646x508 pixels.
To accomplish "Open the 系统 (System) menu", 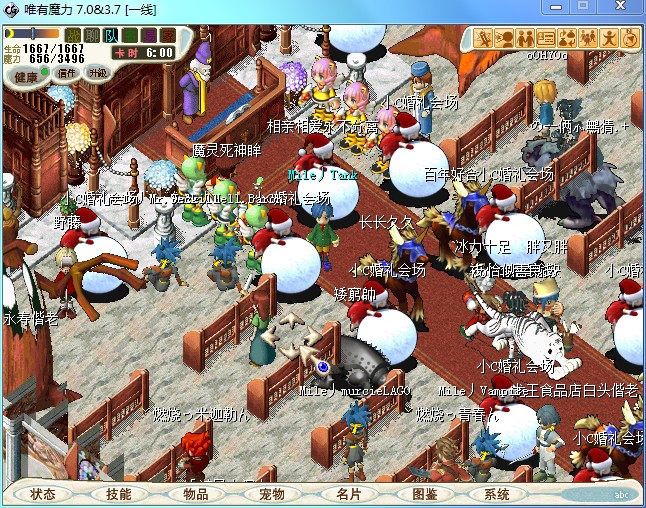I will pyautogui.click(x=497, y=494).
